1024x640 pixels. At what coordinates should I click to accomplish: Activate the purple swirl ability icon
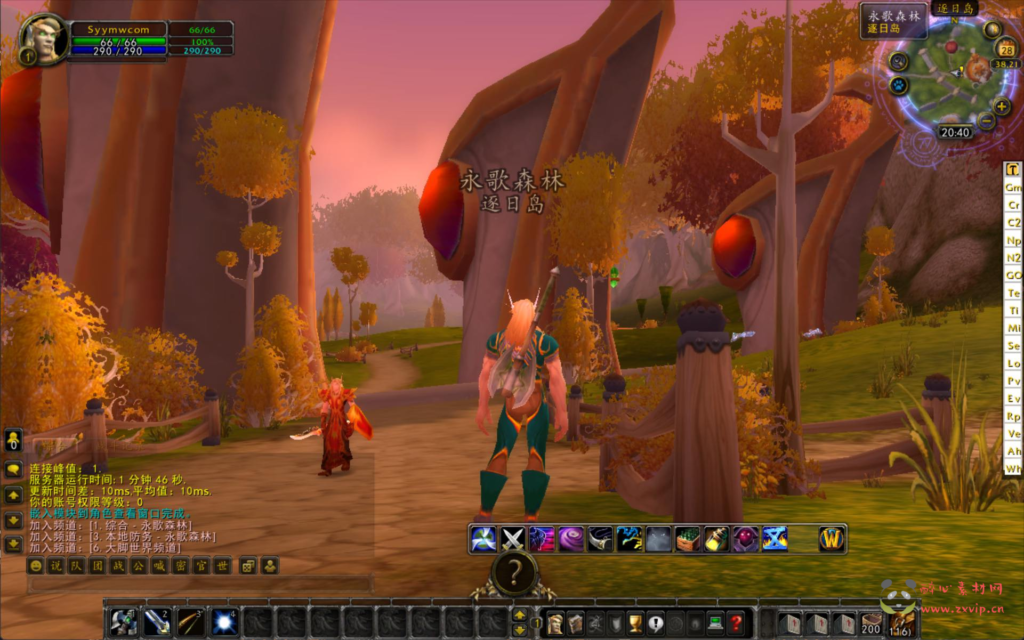(x=571, y=539)
